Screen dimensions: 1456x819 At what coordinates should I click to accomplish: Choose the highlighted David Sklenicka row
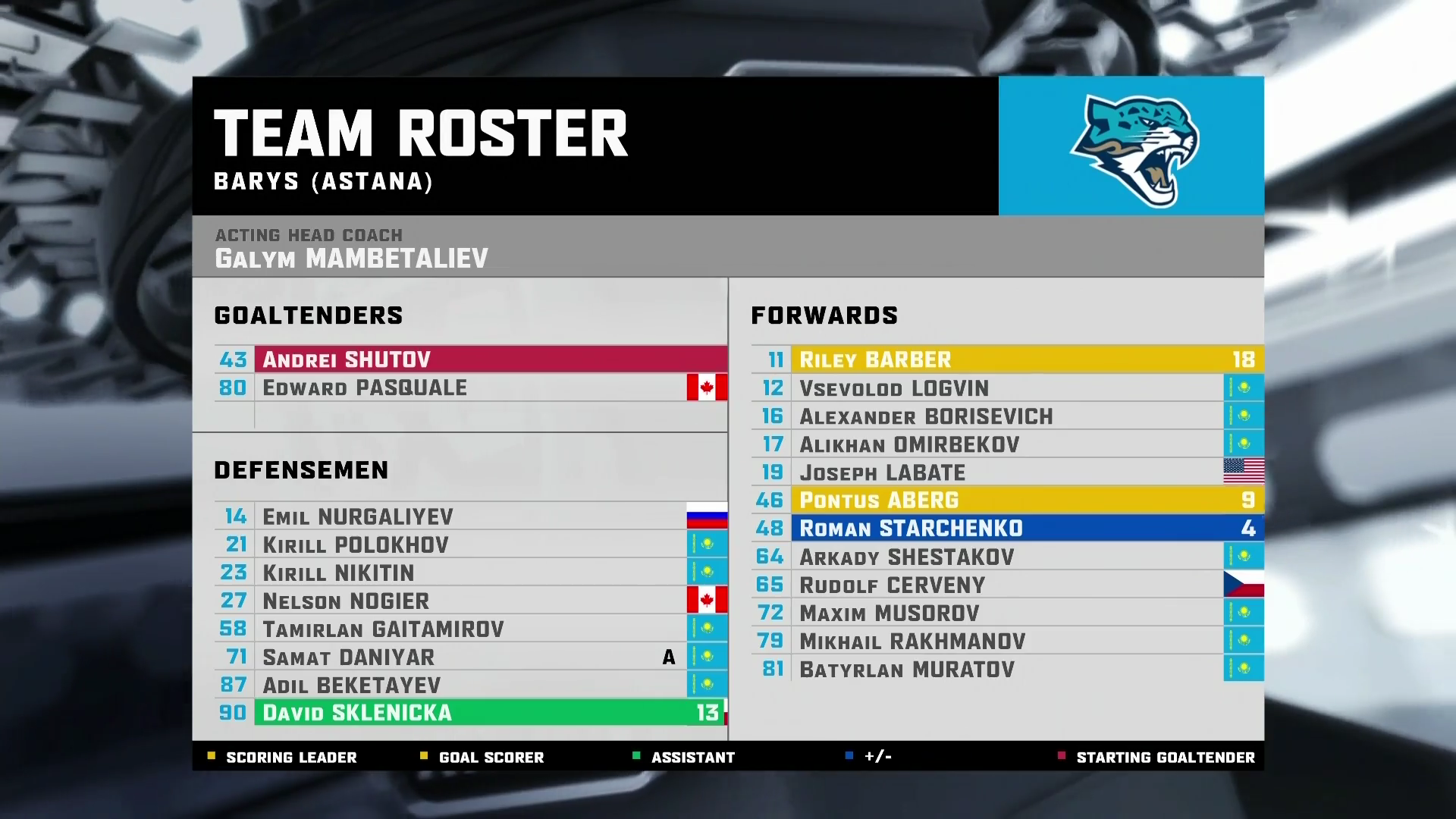click(x=470, y=713)
